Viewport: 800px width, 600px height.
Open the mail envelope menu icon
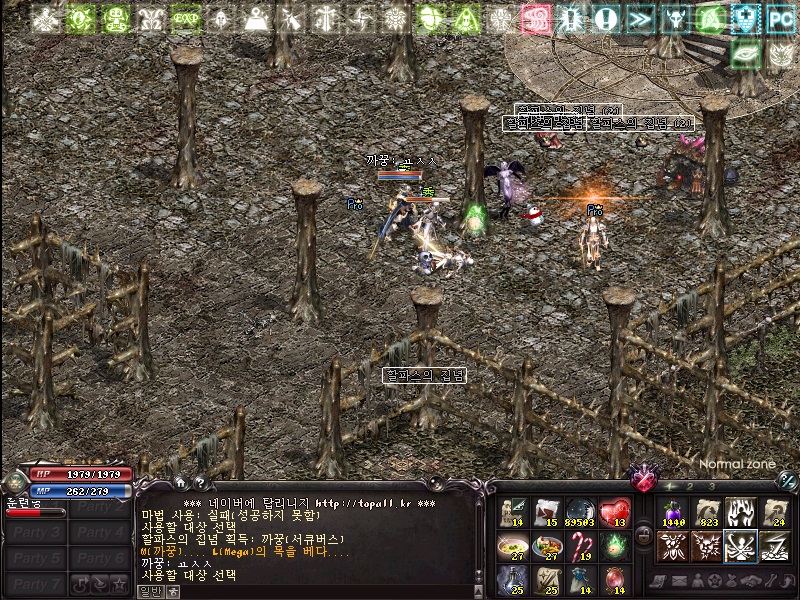pos(677,581)
